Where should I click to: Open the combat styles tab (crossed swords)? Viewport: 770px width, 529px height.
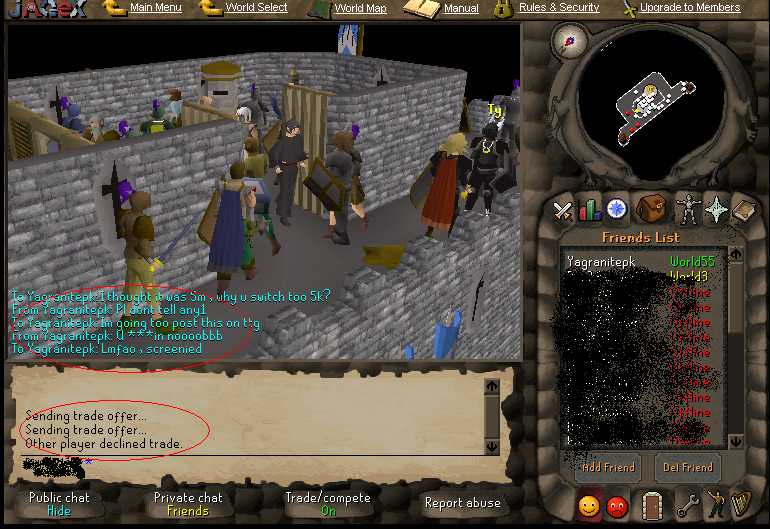[x=563, y=209]
